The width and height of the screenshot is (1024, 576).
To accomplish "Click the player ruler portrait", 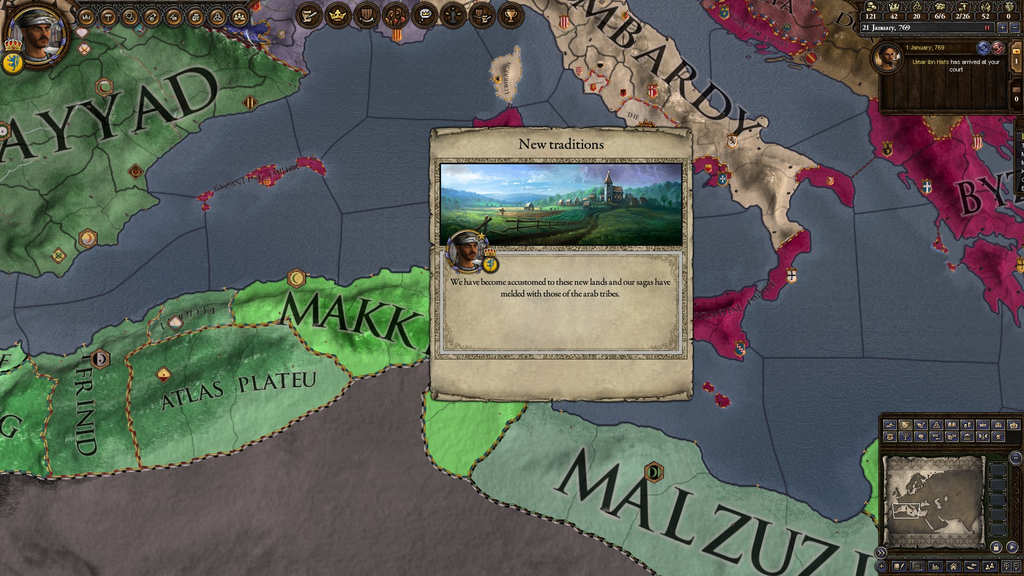I will 37,37.
